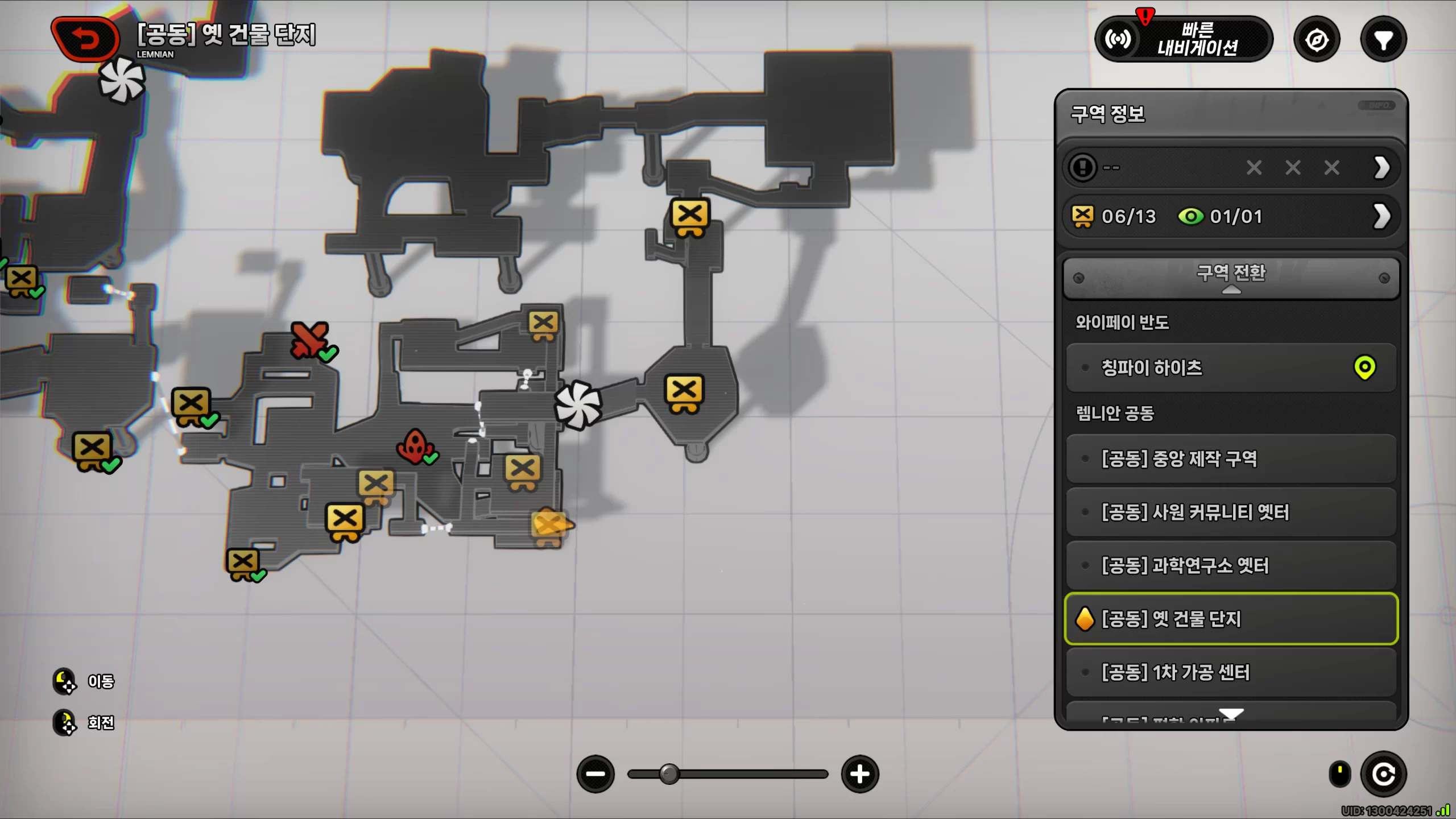Viewport: 1456px width, 819px height.
Task: Collapse the 구역 전환 area switch header
Action: click(x=1231, y=278)
